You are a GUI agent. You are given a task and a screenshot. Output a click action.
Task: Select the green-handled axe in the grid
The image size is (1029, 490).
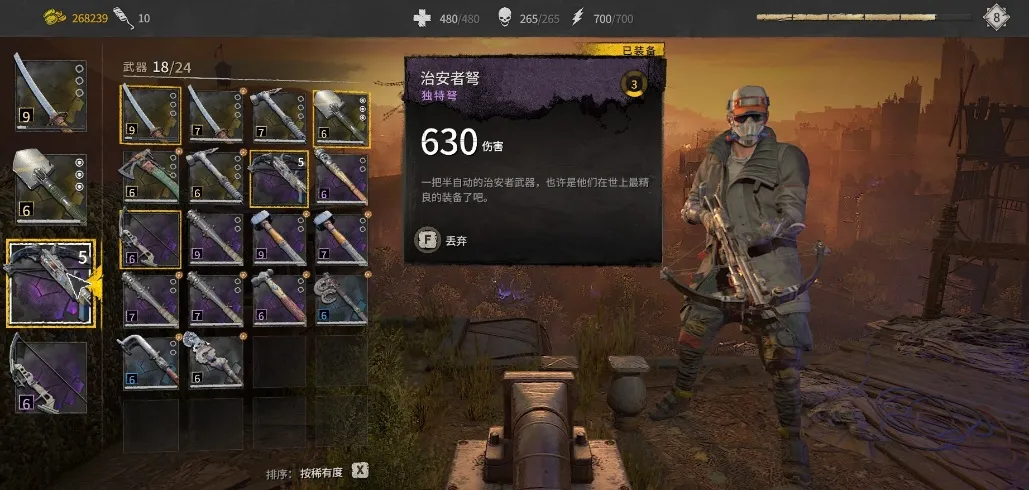coord(150,177)
